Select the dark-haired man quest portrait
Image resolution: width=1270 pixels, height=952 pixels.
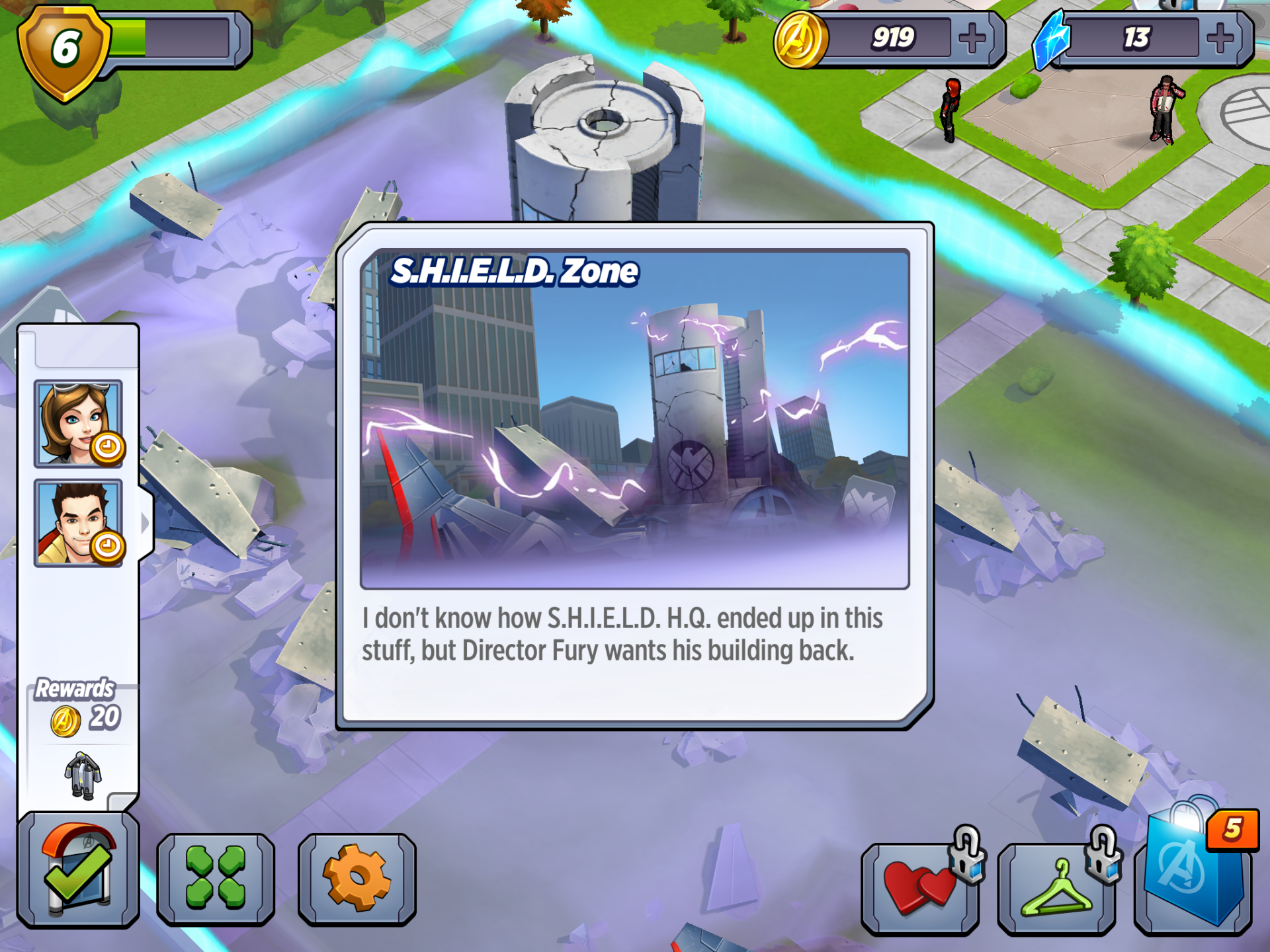pyautogui.click(x=78, y=523)
